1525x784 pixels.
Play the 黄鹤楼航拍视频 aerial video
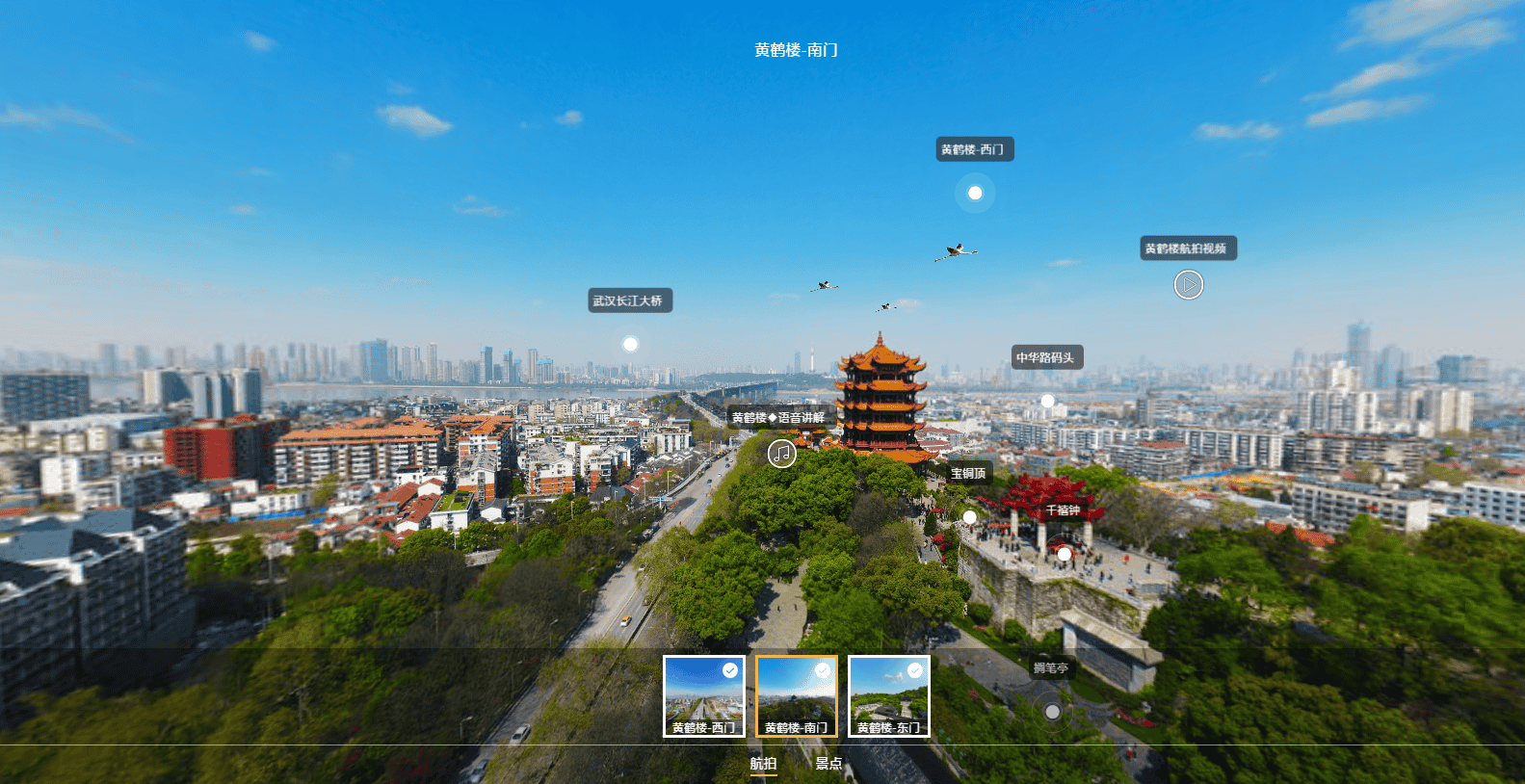(x=1188, y=285)
